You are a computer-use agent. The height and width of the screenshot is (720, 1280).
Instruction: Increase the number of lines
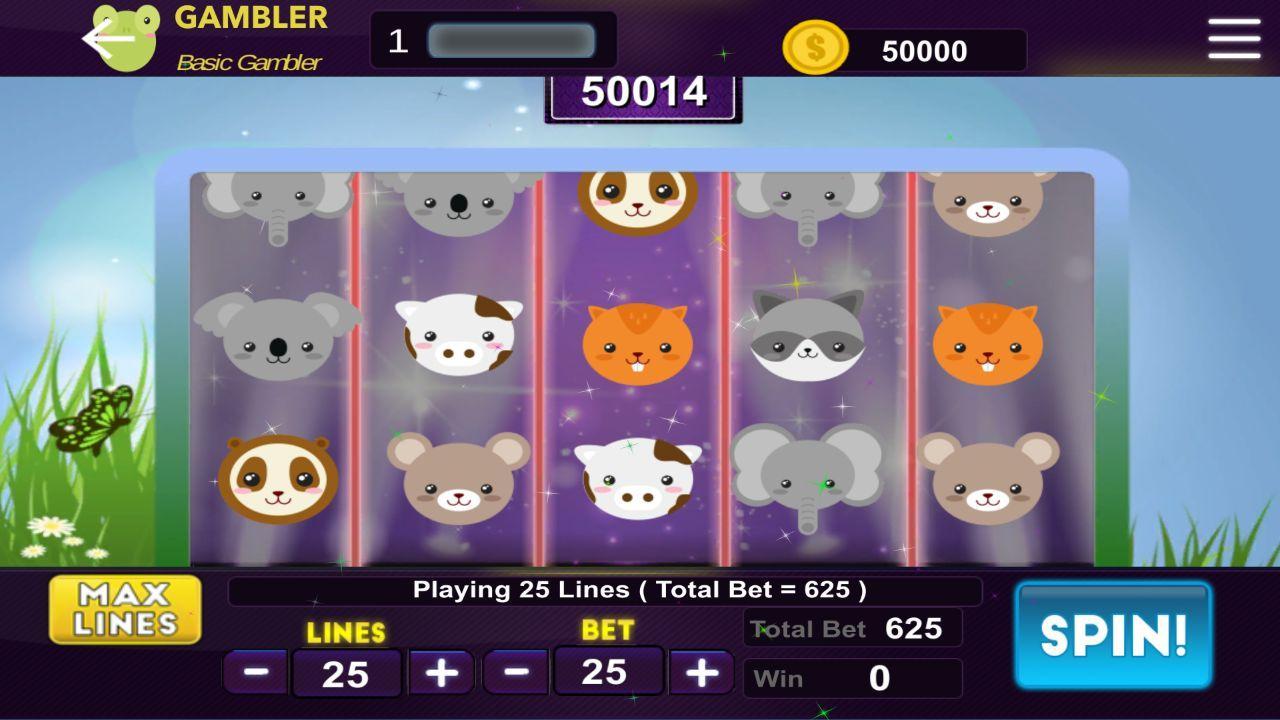pyautogui.click(x=443, y=671)
